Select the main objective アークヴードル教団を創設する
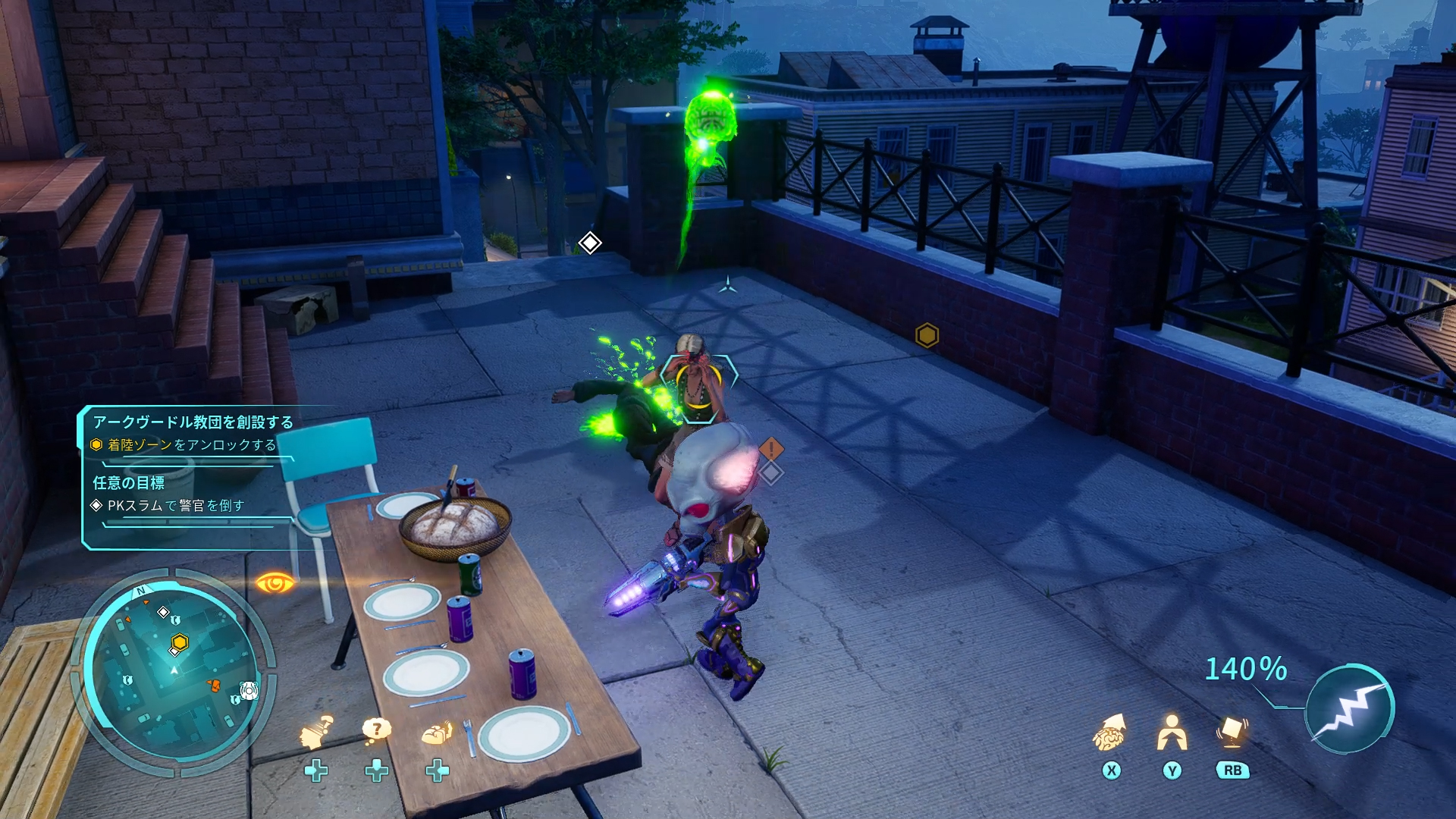 193,422
